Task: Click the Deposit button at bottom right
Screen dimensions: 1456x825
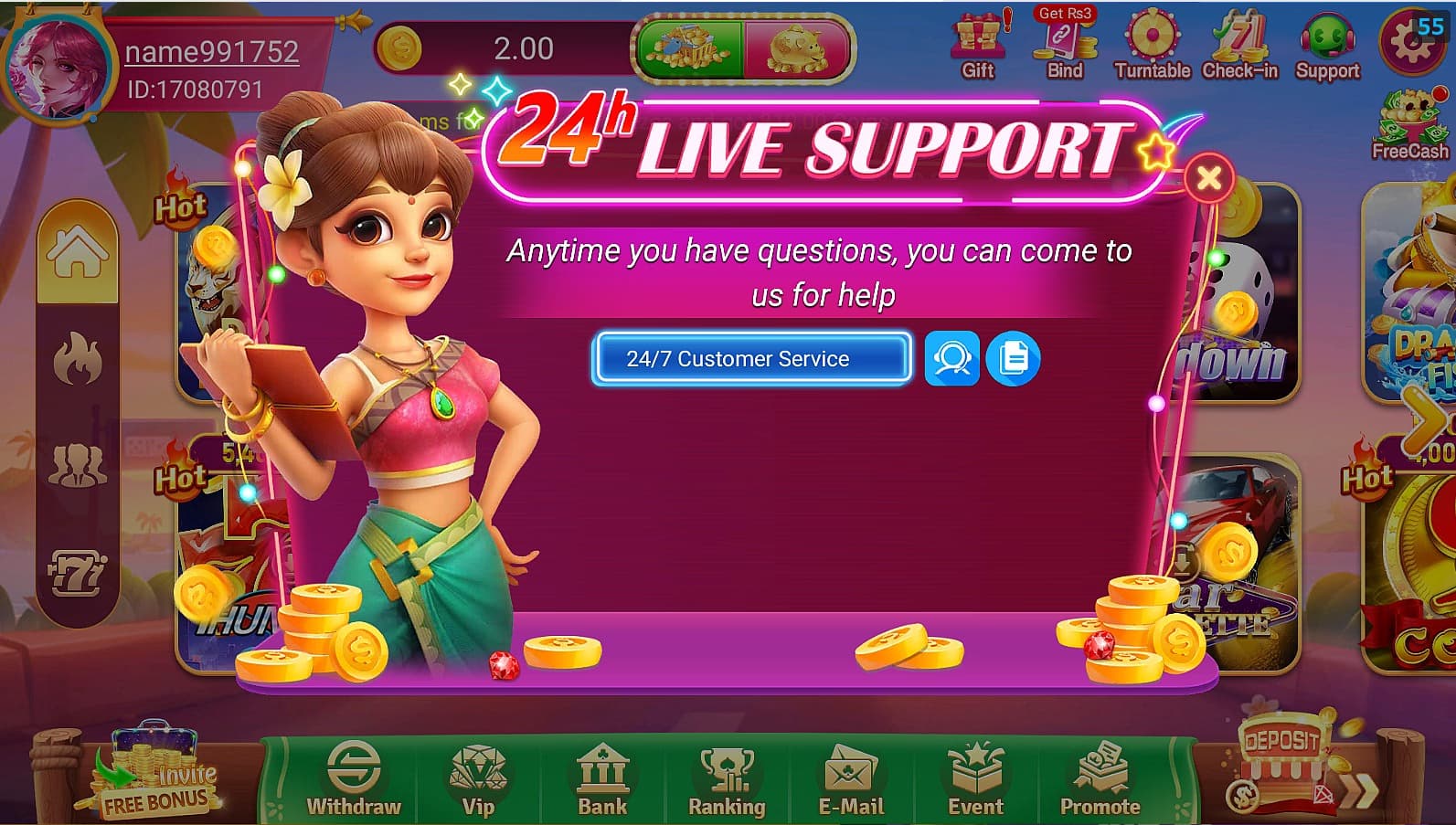Action: (1283, 742)
